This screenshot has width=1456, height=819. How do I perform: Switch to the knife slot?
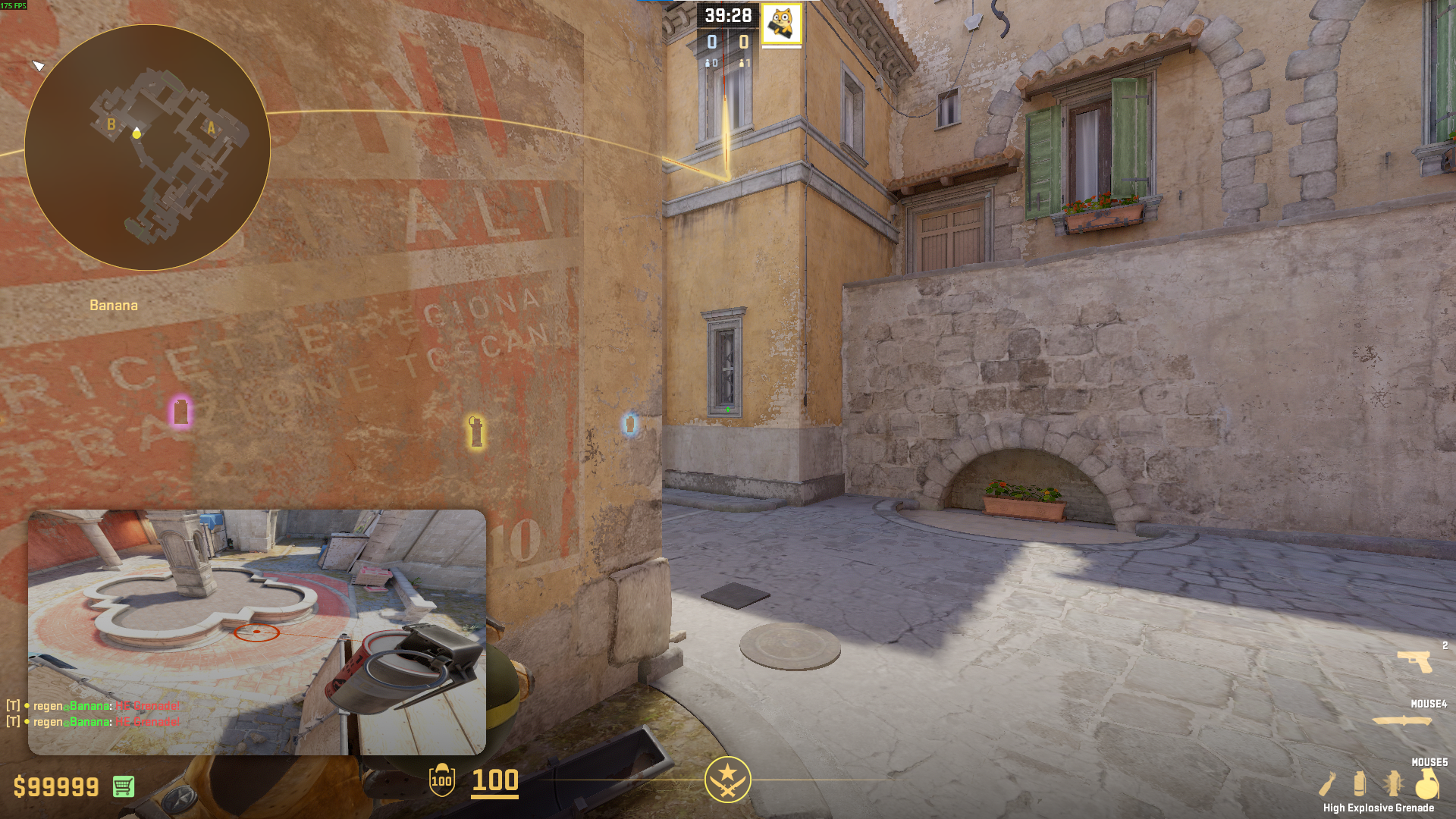click(x=1402, y=720)
